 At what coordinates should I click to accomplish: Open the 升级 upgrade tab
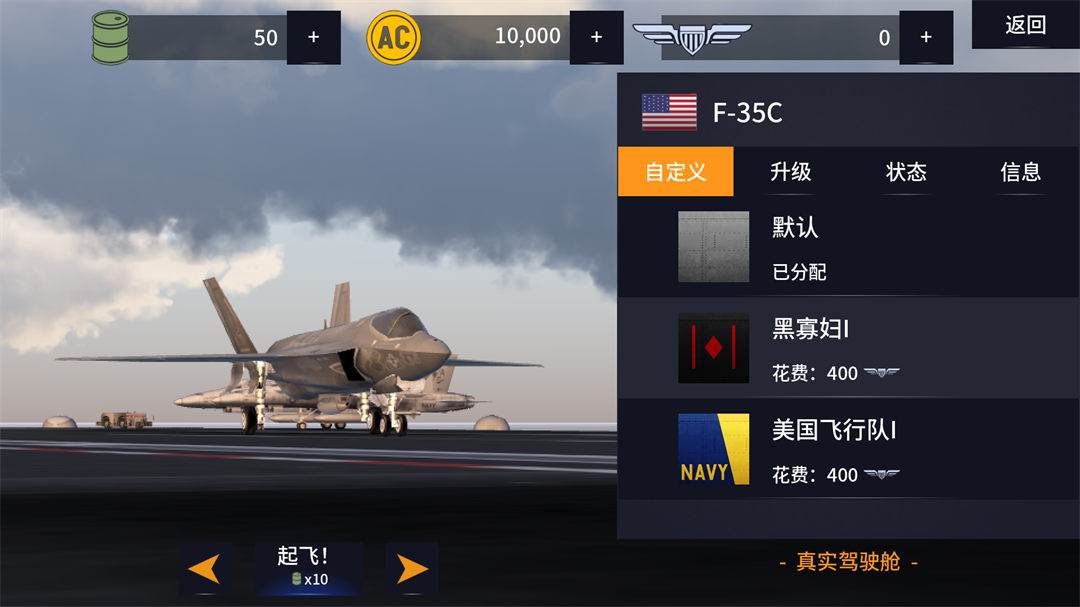[790, 172]
